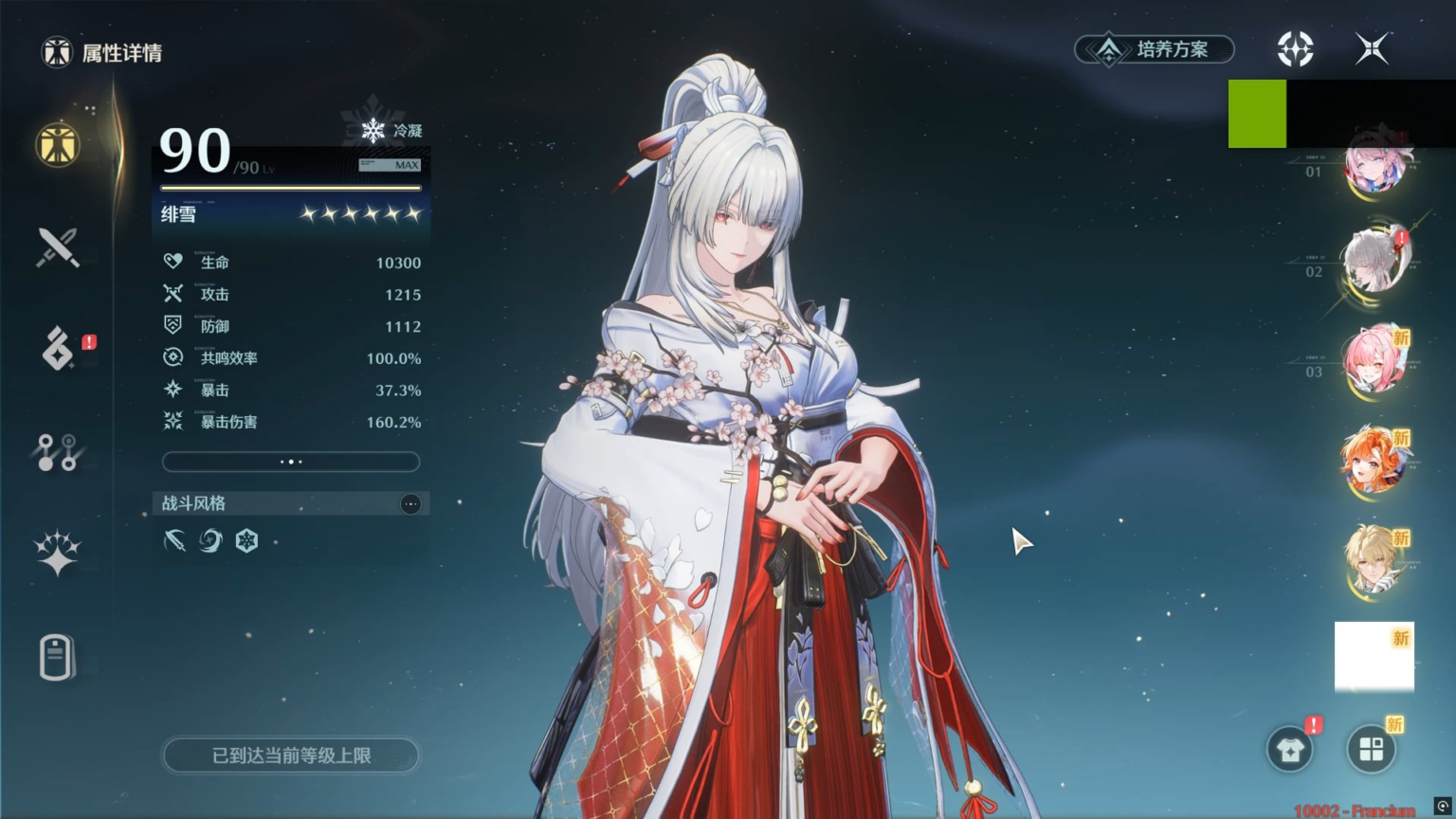The height and width of the screenshot is (819, 1456).
Task: Open the wardrobe skin icon with alert badge
Action: [1289, 749]
